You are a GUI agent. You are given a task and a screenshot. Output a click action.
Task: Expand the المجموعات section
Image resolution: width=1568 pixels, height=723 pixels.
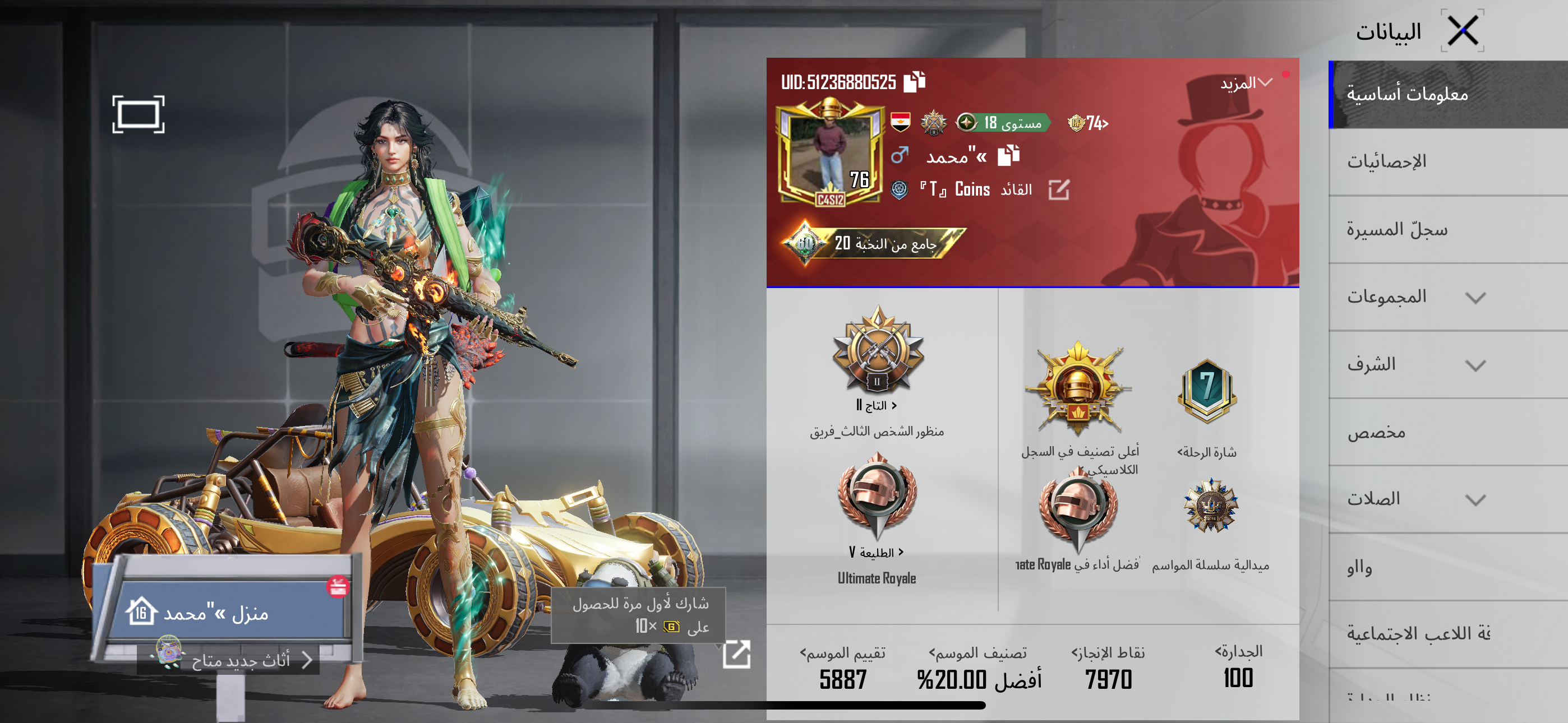click(x=1449, y=297)
